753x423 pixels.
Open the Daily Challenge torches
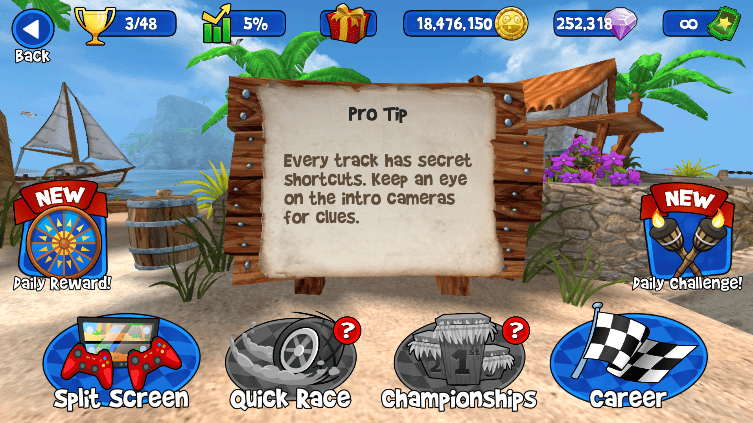click(x=686, y=235)
